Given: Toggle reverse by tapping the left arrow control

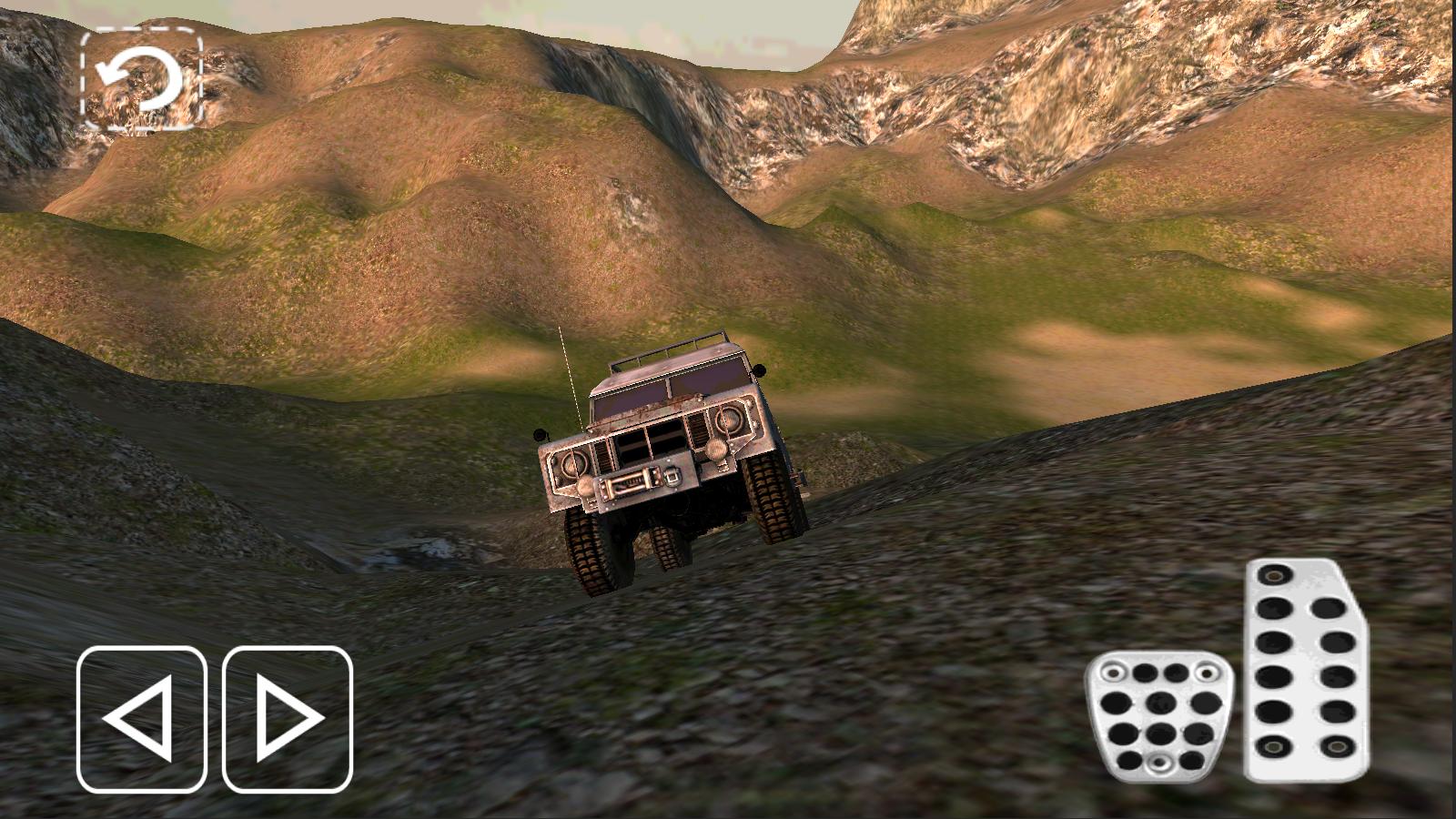Looking at the screenshot, I should click(x=143, y=719).
